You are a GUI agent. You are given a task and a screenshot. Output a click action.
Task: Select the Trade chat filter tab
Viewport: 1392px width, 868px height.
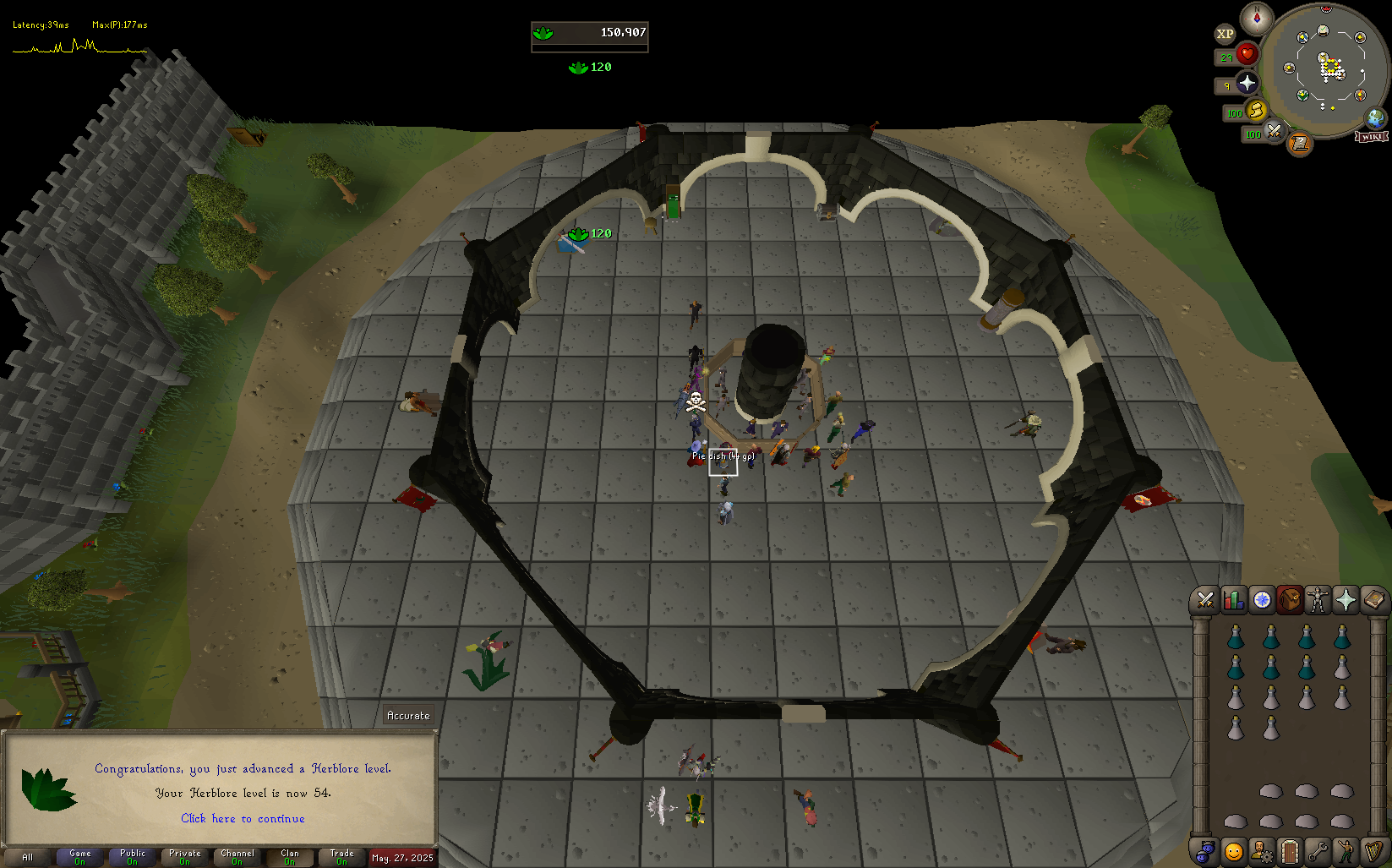(x=342, y=857)
